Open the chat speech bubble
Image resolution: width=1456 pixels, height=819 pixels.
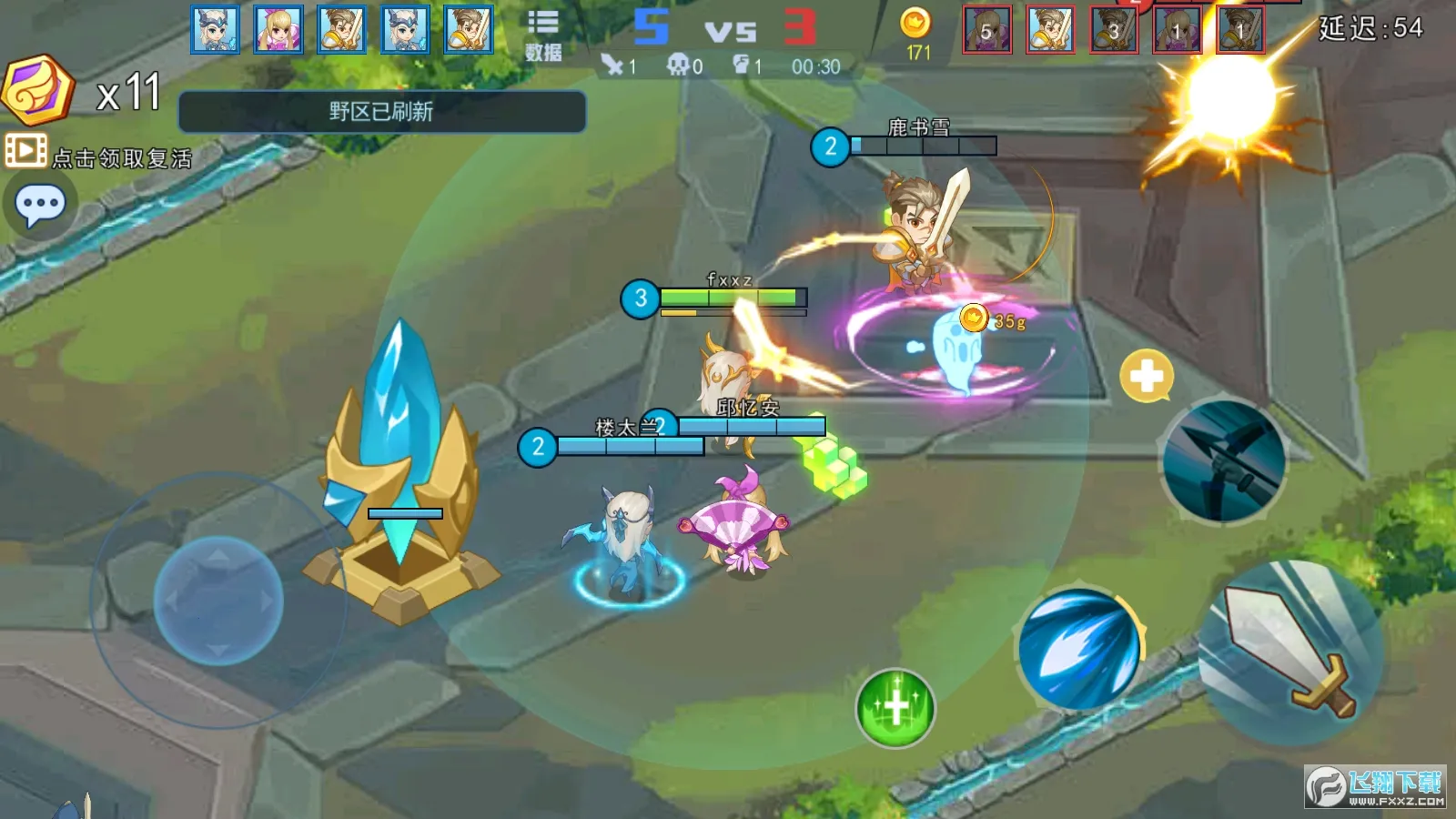coord(40,206)
